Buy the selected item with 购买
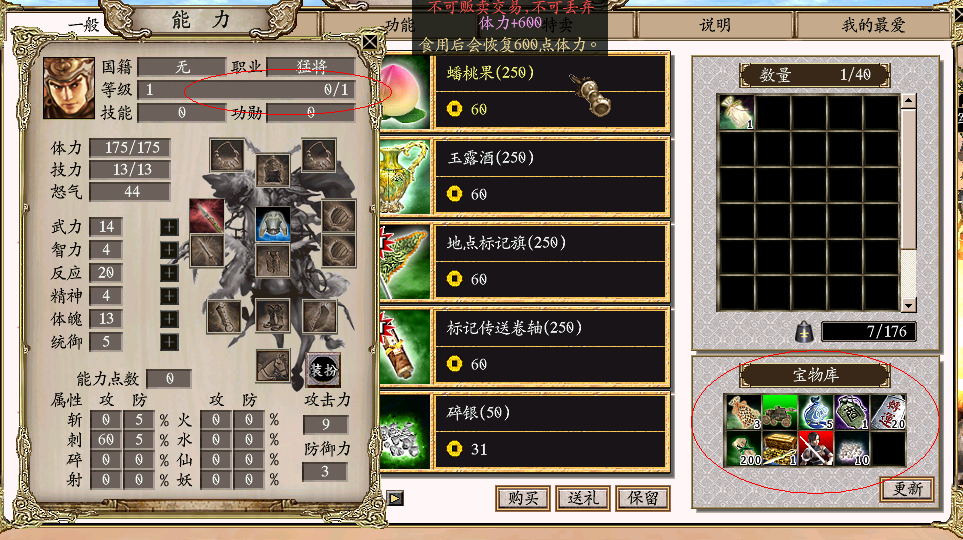The image size is (963, 540). (523, 498)
